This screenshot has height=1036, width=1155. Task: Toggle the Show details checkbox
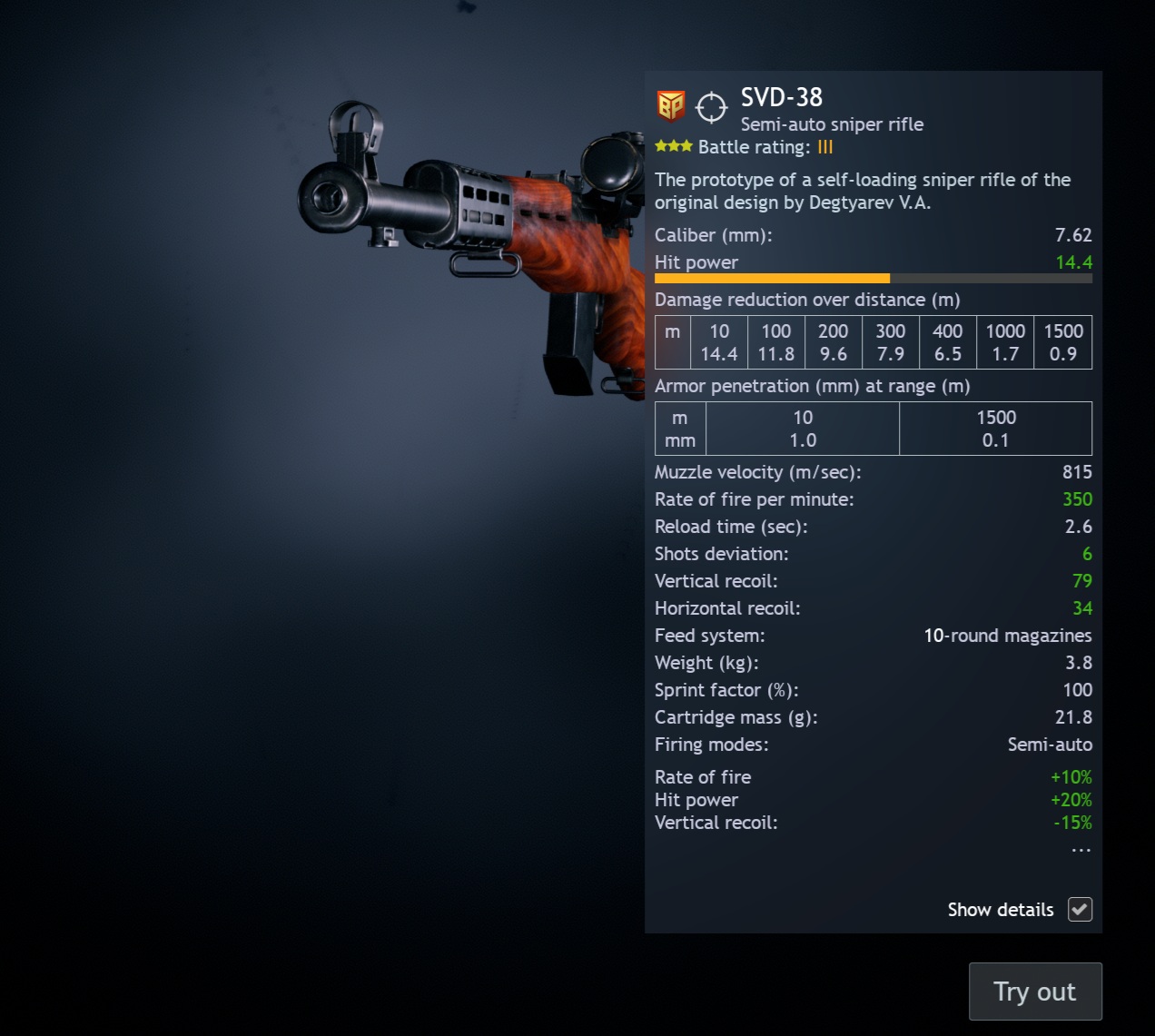tap(1080, 909)
